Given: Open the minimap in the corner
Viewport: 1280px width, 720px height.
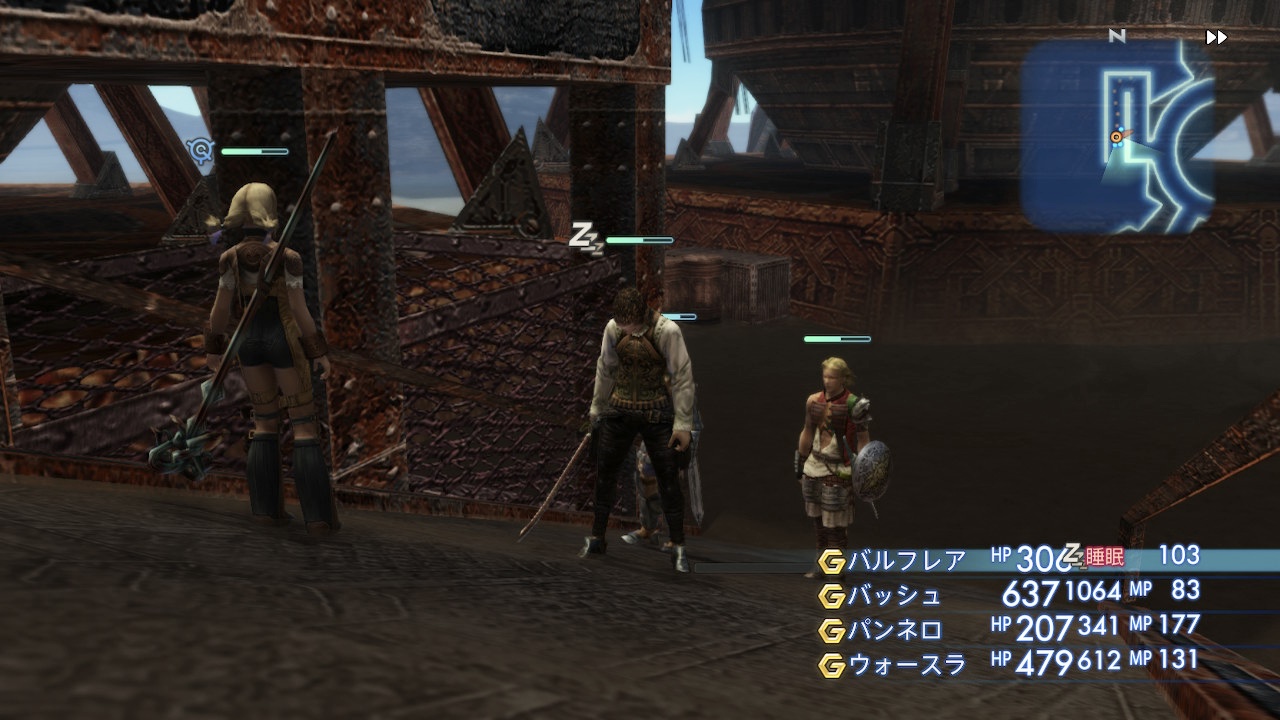Looking at the screenshot, I should 1117,137.
